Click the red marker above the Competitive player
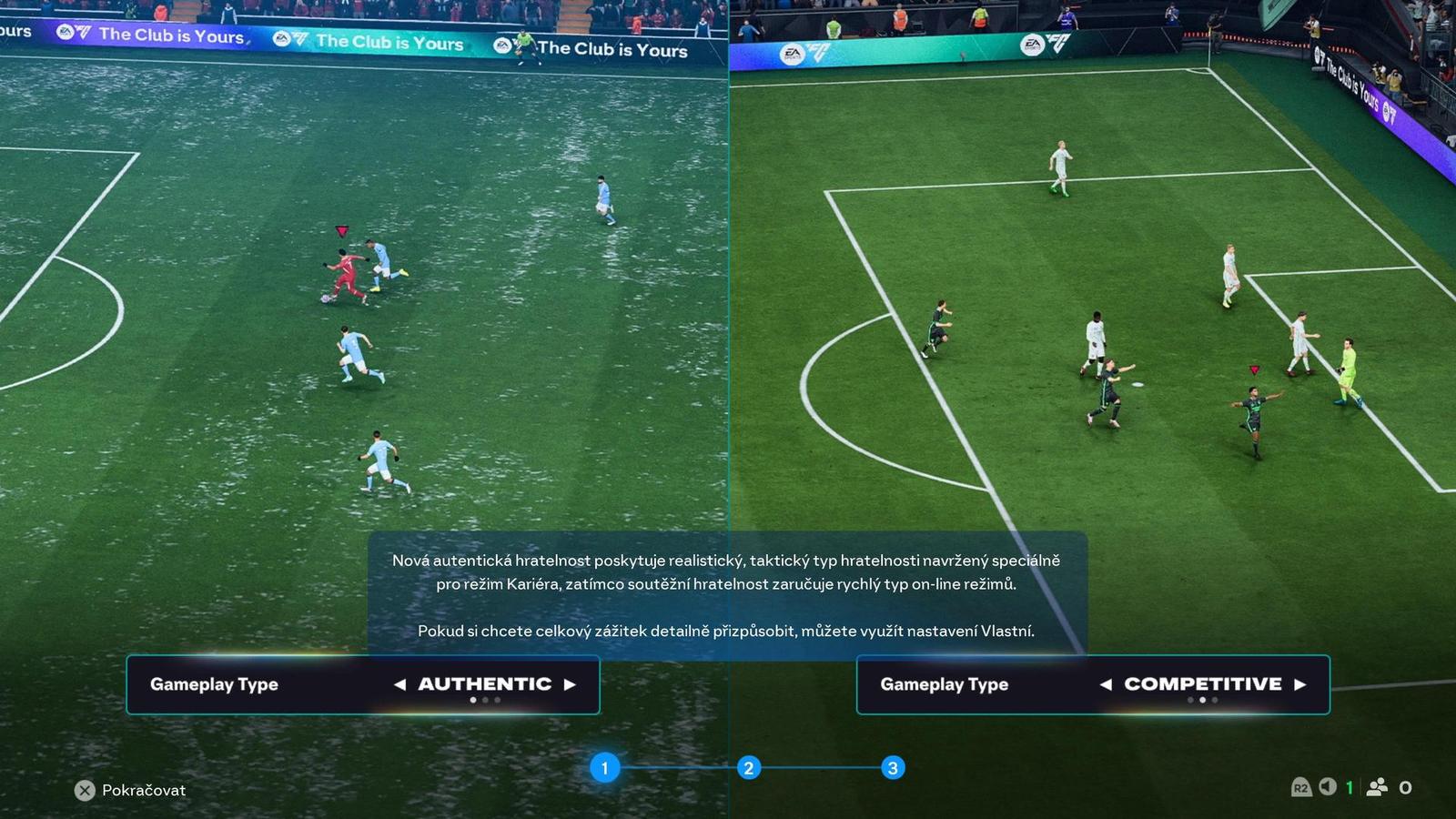This screenshot has height=819, width=1456. click(x=1254, y=369)
